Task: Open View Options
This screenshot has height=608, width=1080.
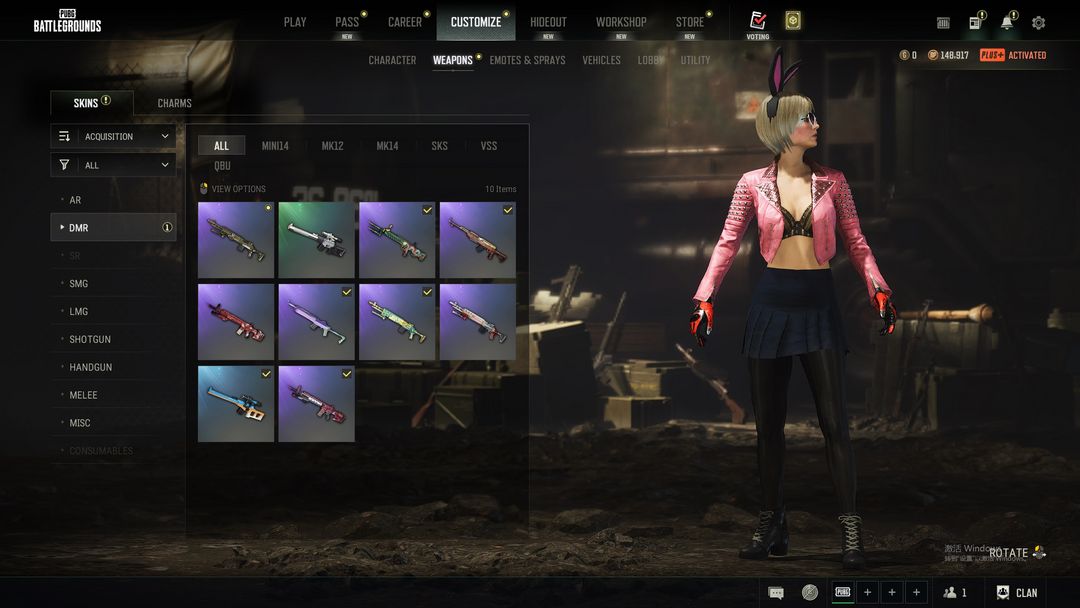Action: pos(237,189)
